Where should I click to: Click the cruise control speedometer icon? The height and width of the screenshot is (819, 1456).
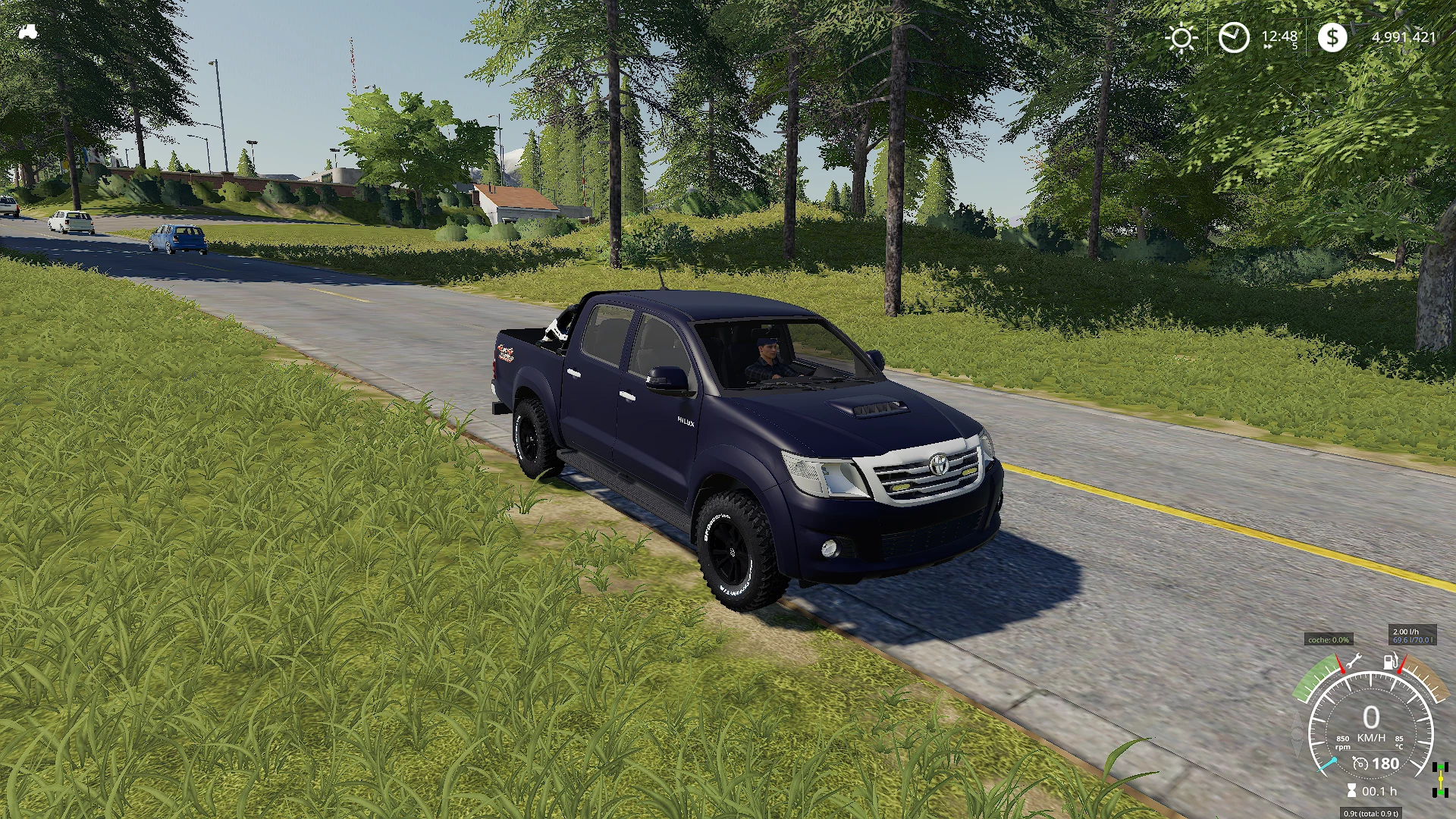click(1360, 763)
